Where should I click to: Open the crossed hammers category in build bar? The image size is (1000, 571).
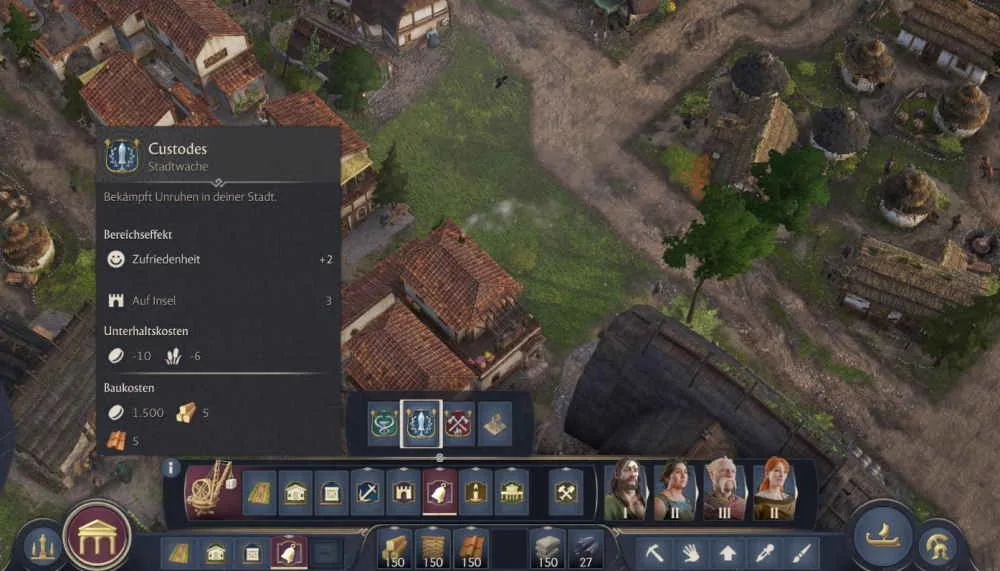[566, 492]
